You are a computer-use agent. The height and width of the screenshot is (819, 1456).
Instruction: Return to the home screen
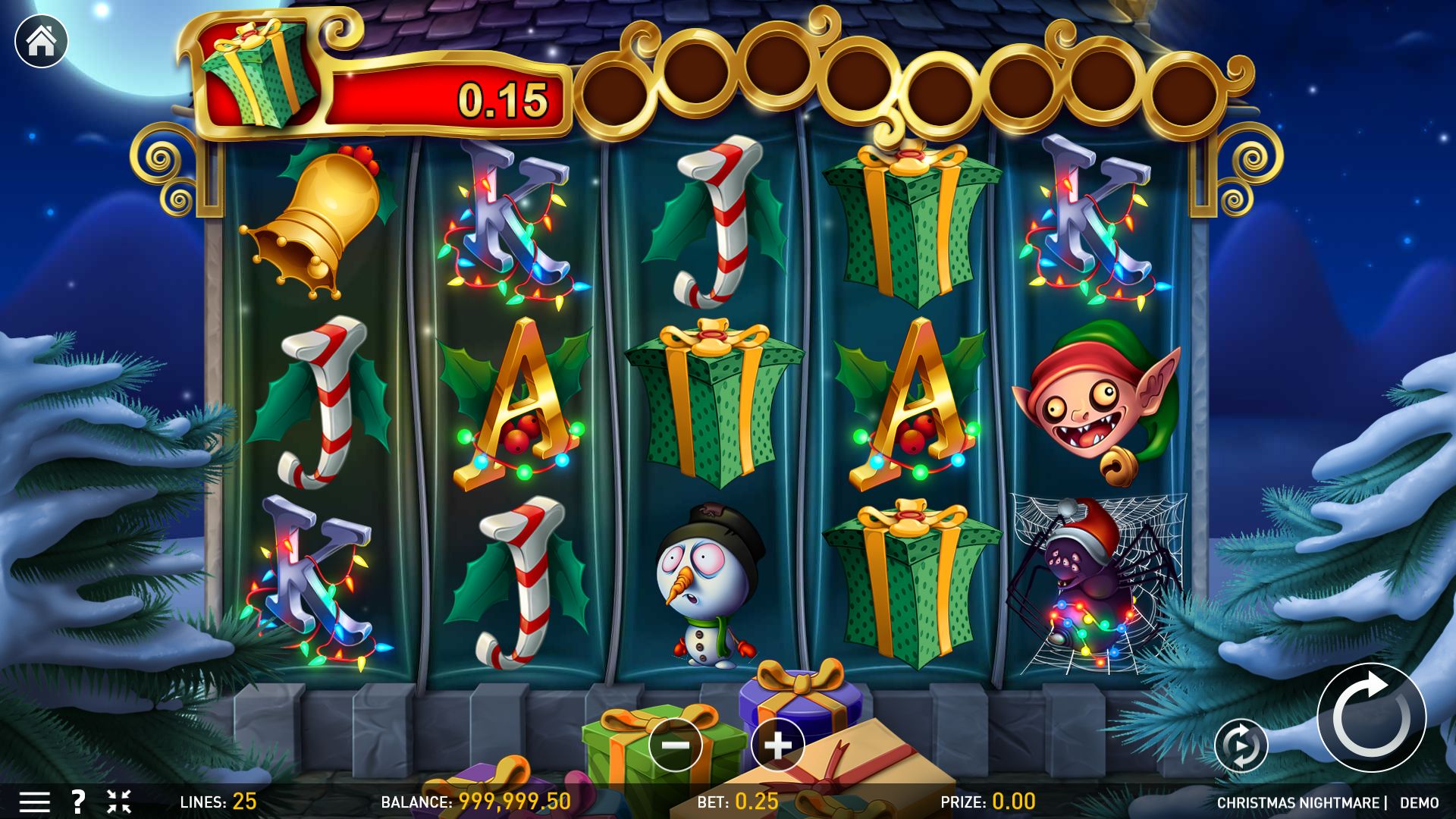[41, 41]
